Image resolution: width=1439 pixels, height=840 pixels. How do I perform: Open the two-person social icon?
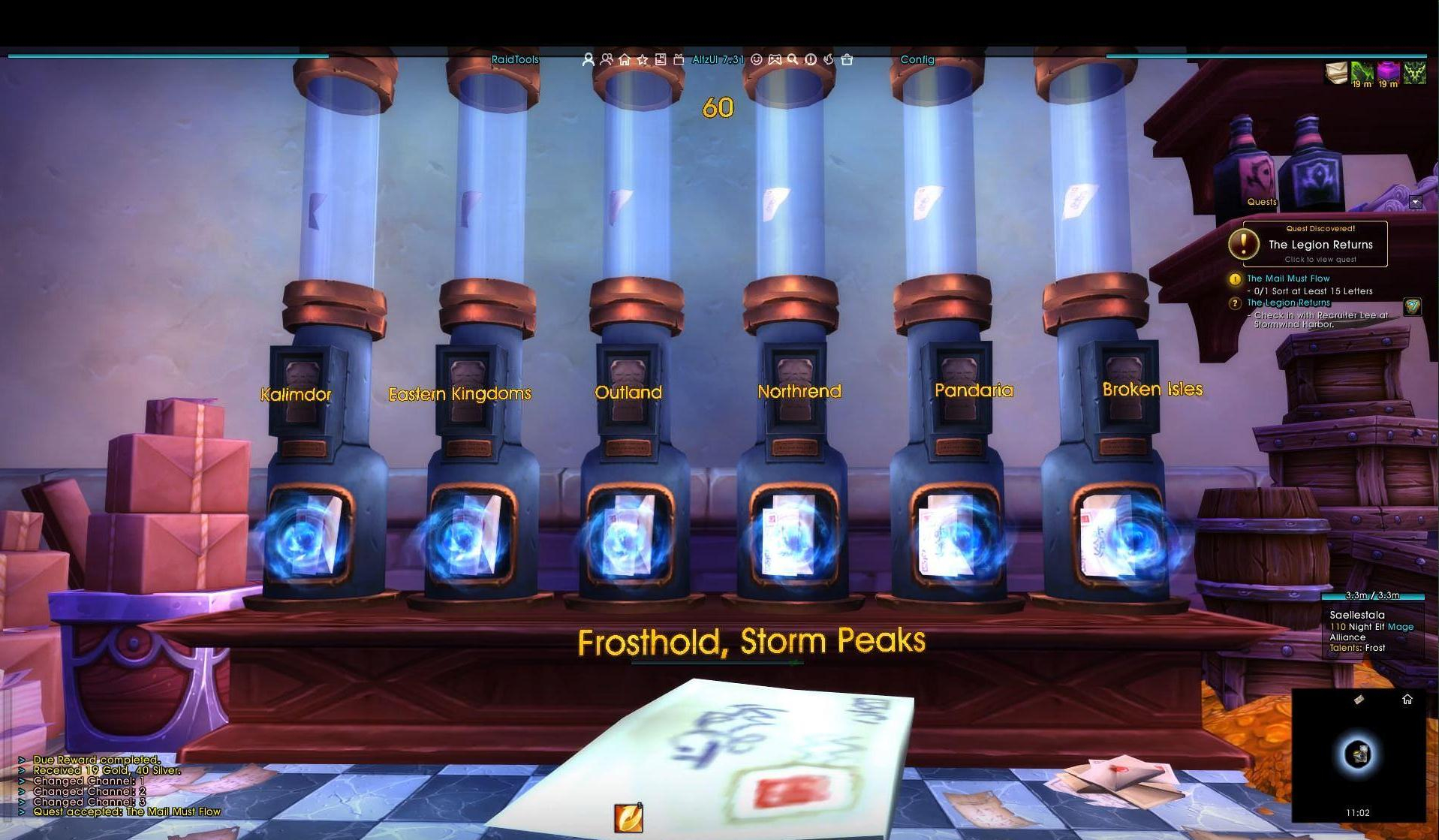[607, 59]
